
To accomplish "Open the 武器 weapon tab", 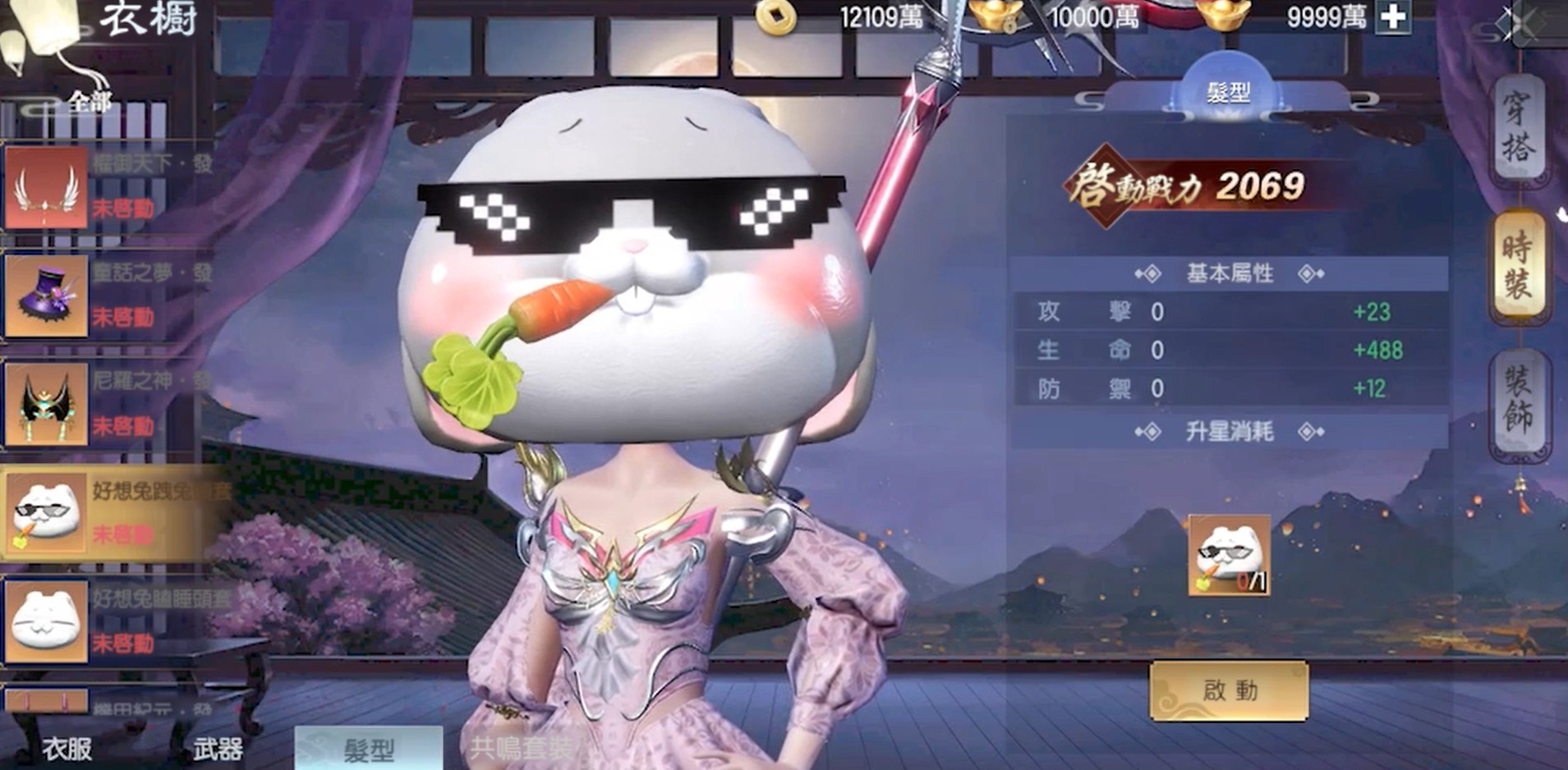I will pyautogui.click(x=218, y=748).
